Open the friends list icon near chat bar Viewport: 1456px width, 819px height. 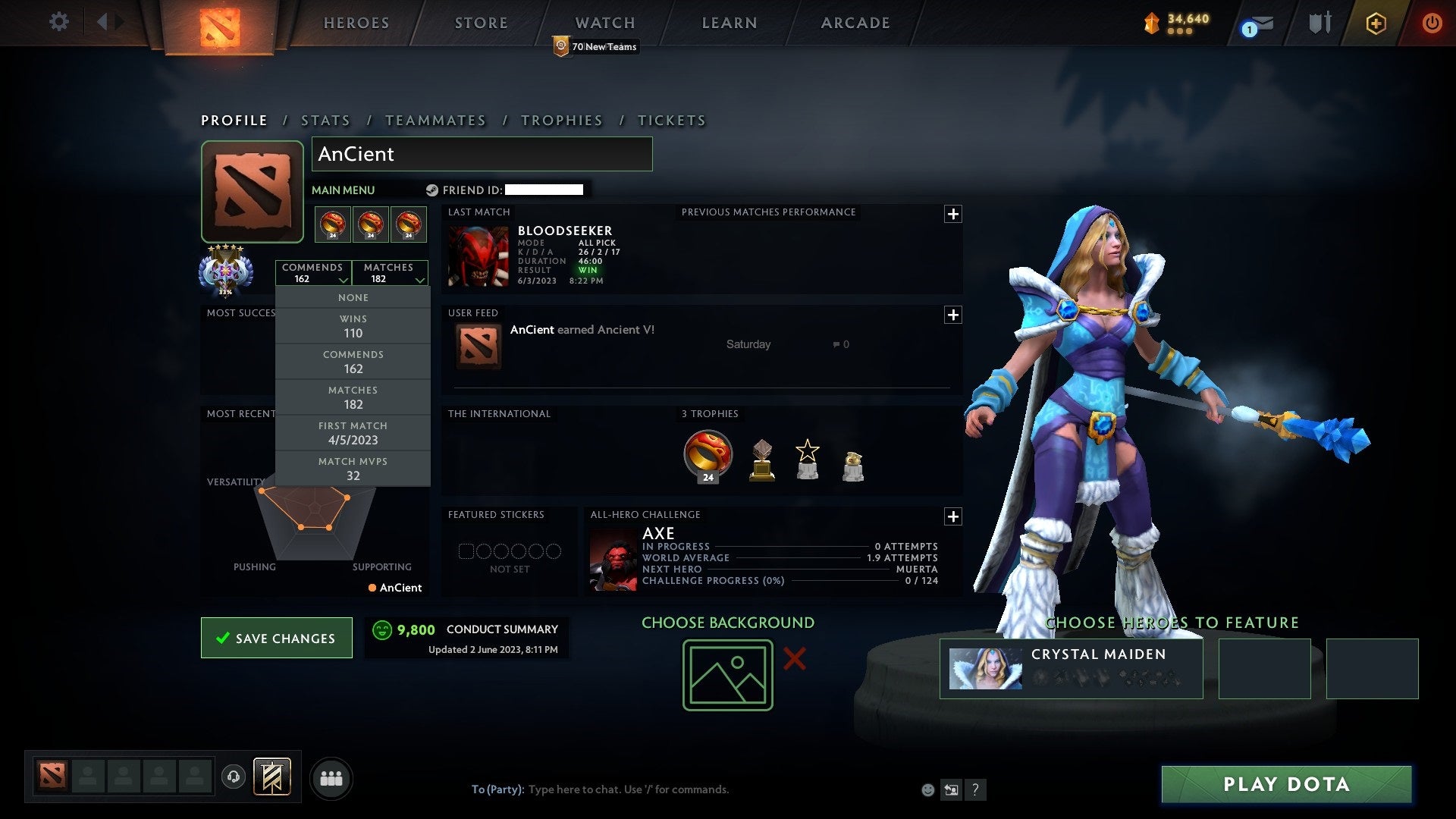331,777
